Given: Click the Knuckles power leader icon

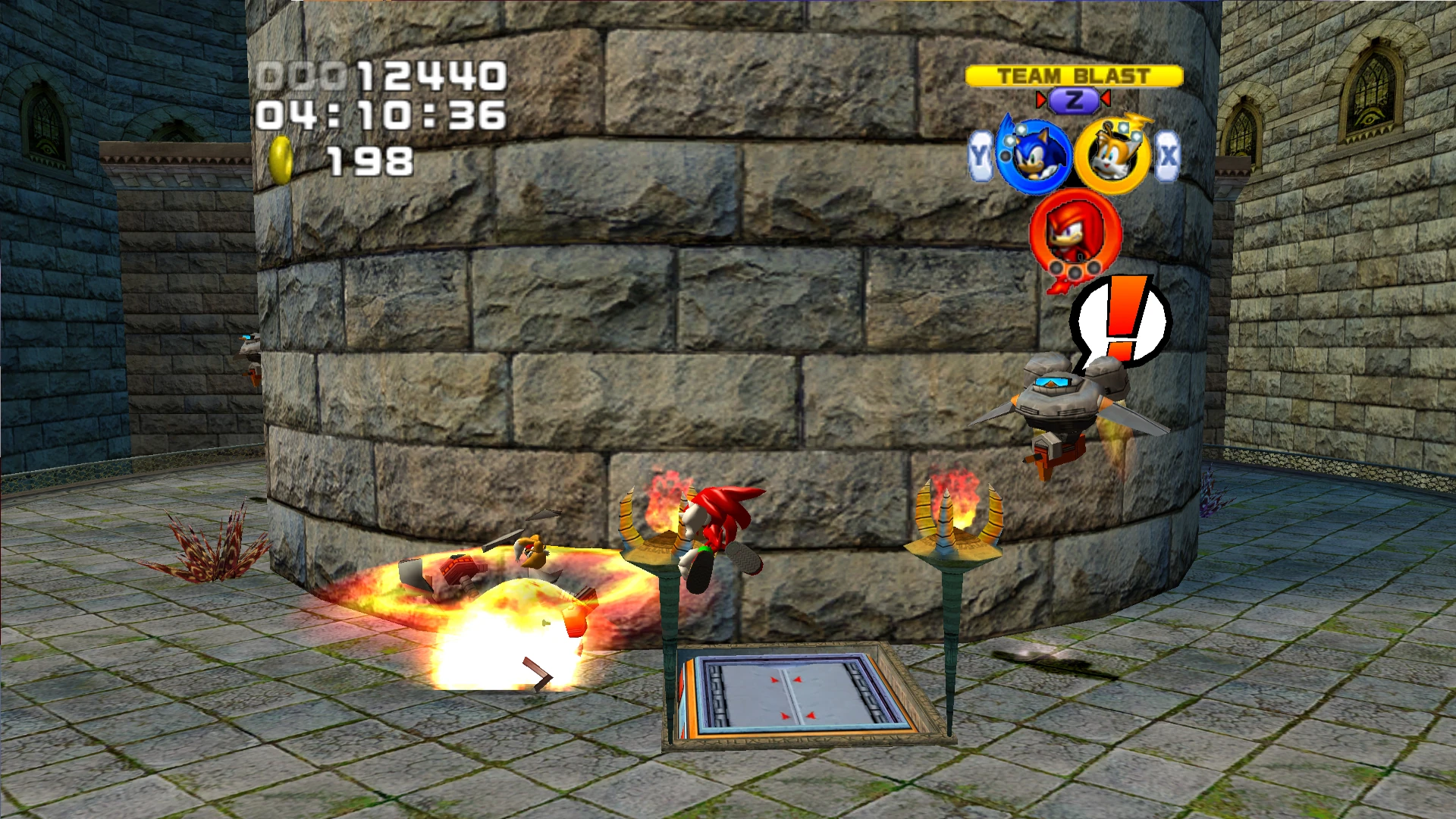Looking at the screenshot, I should (1074, 232).
